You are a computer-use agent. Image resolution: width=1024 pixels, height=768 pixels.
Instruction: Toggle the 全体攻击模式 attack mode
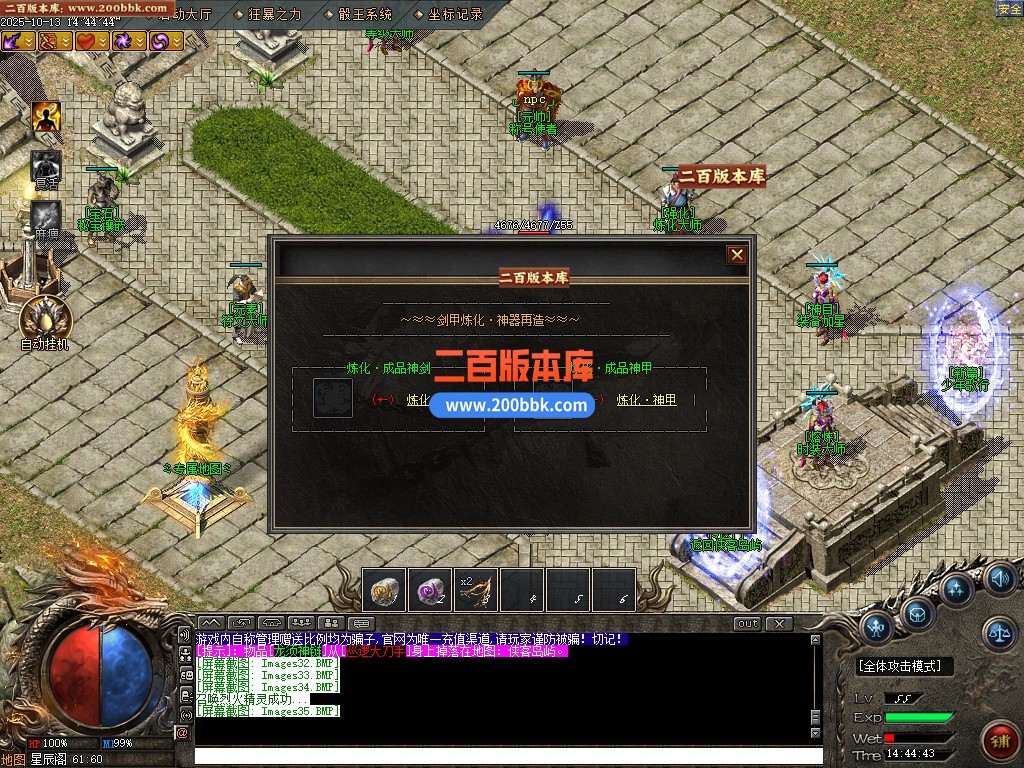(905, 666)
